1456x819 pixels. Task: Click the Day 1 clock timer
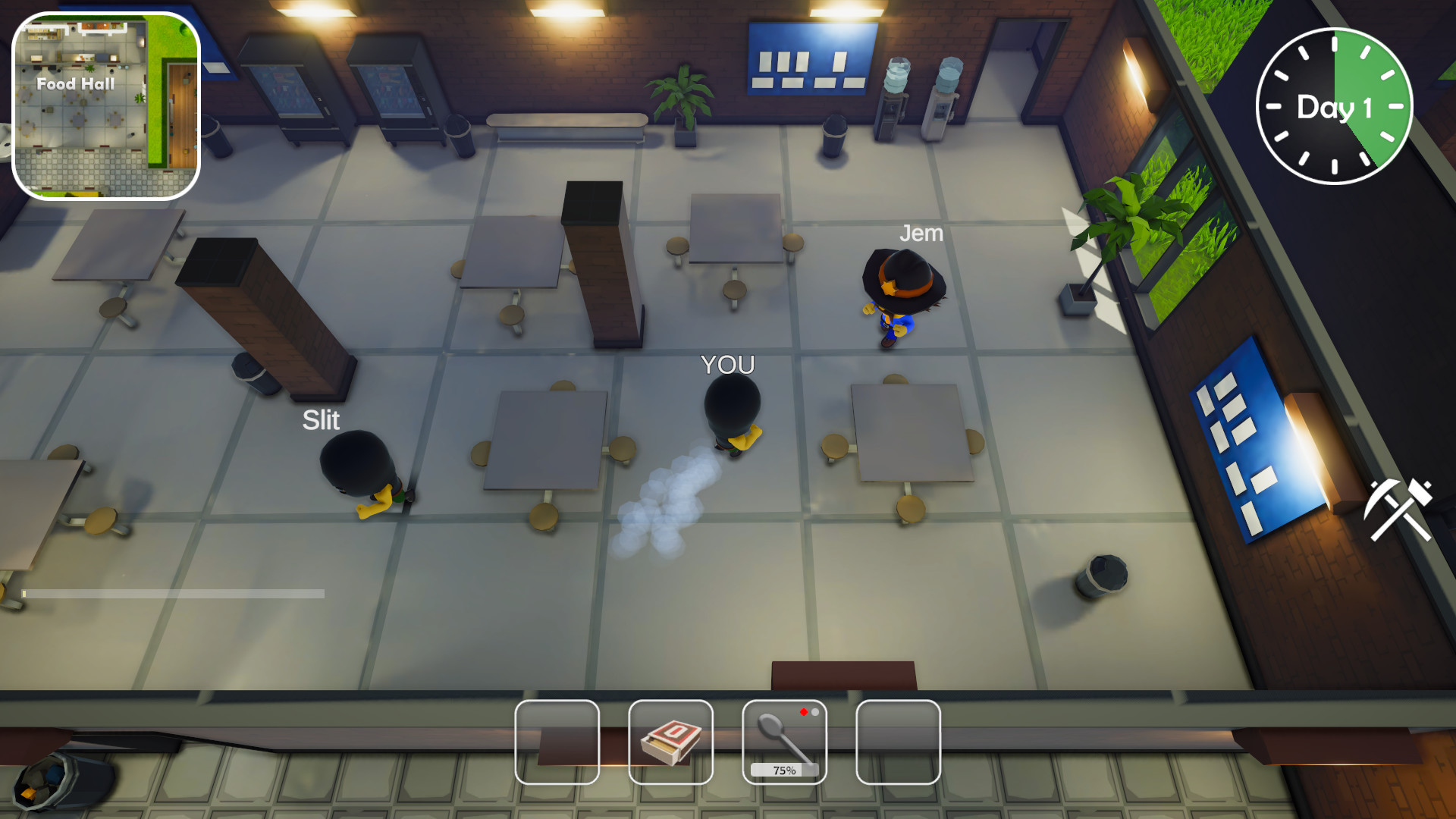coord(1333,107)
